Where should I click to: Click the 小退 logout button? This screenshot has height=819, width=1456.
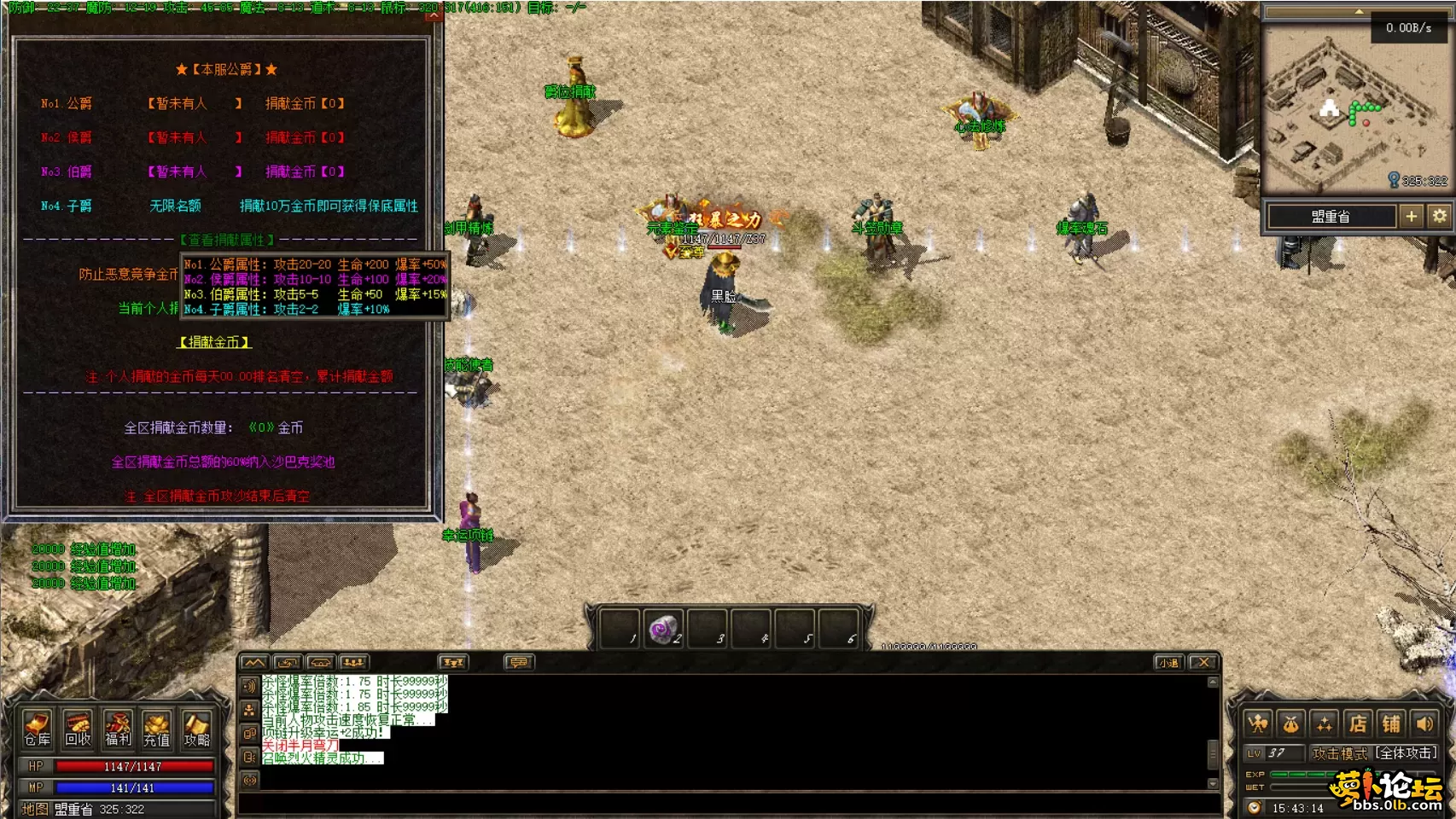click(x=1168, y=662)
